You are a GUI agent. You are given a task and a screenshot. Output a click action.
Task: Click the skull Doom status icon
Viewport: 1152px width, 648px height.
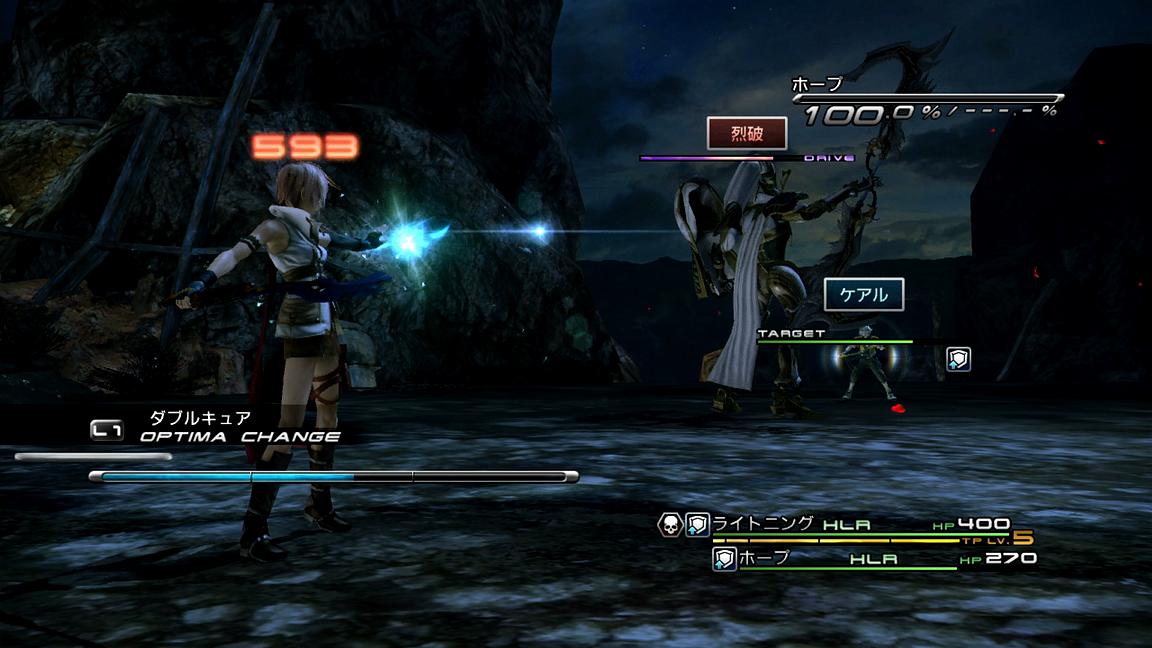click(669, 523)
